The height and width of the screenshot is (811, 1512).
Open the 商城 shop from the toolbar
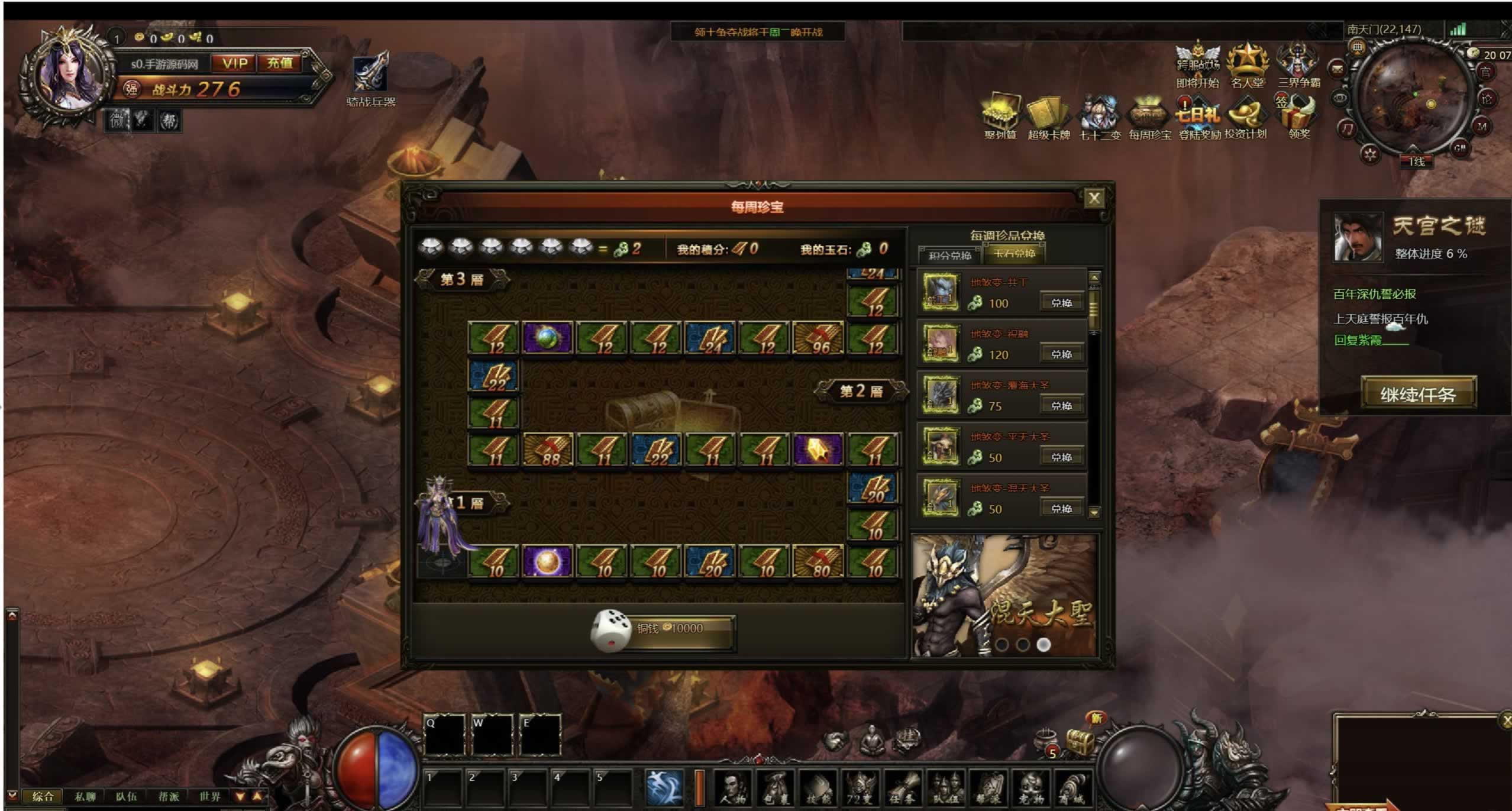click(x=1071, y=789)
